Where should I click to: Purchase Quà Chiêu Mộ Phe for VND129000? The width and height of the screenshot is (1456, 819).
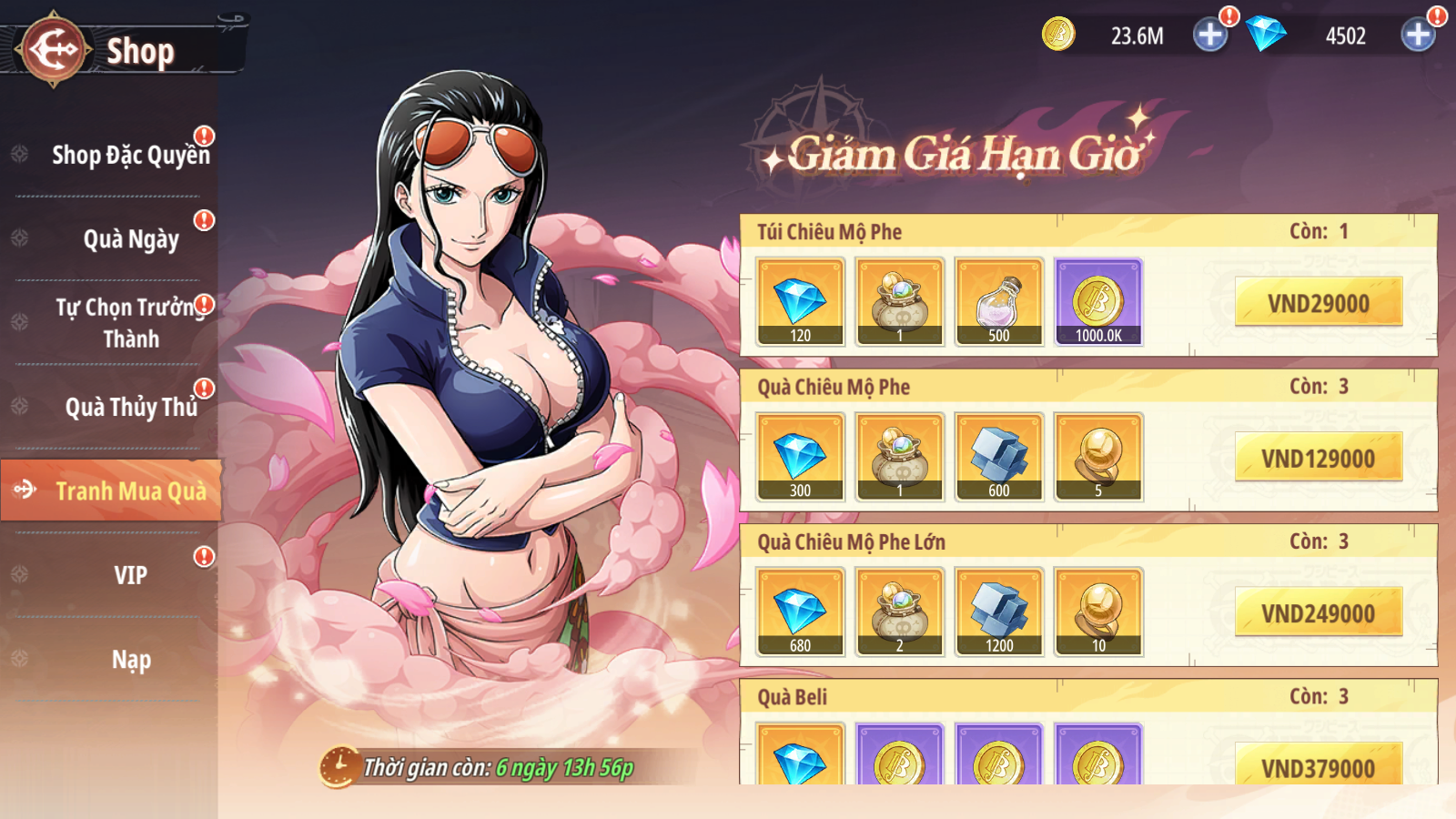(x=1318, y=458)
